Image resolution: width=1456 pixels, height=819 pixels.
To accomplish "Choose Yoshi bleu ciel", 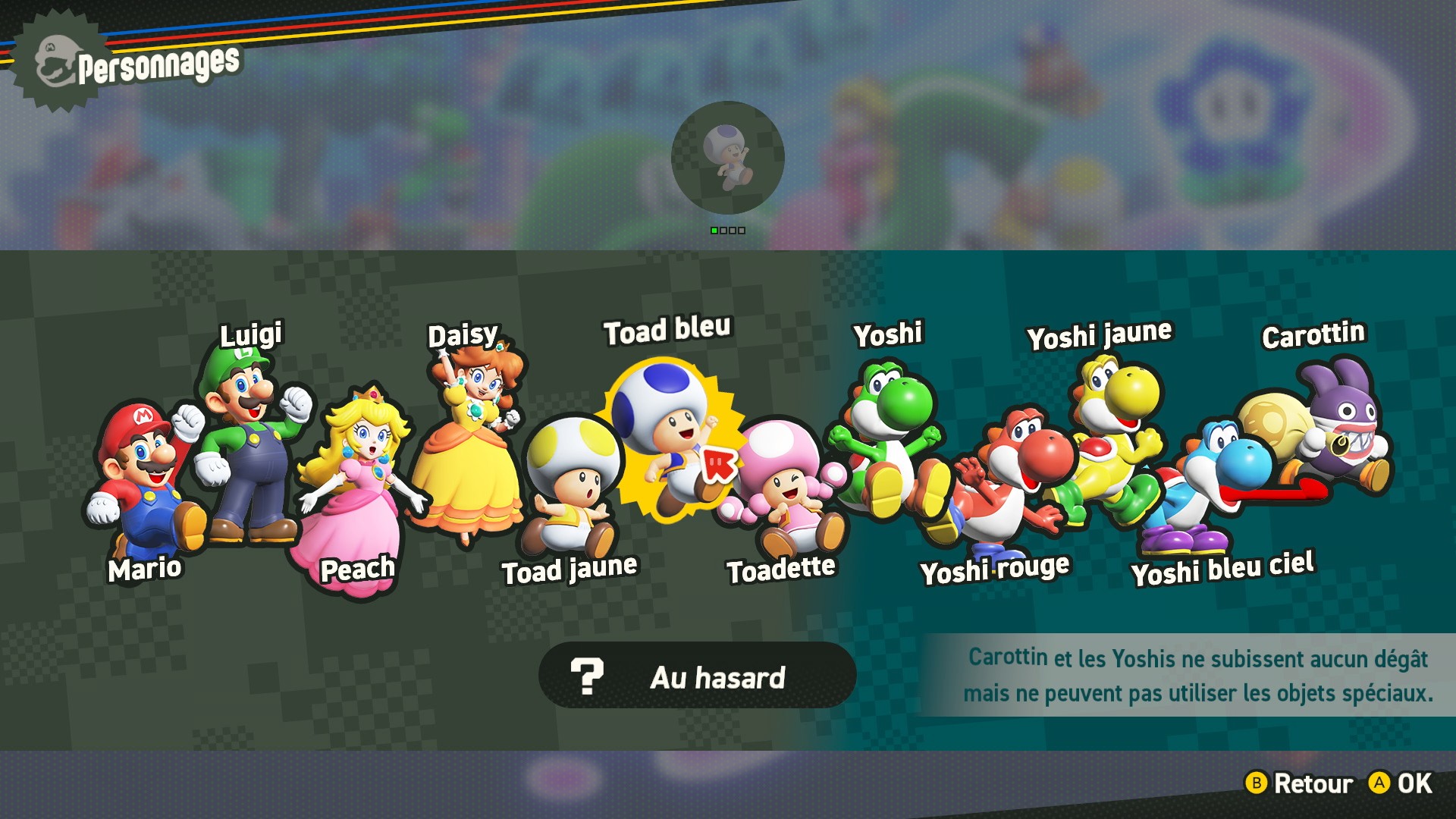I will (x=1213, y=485).
